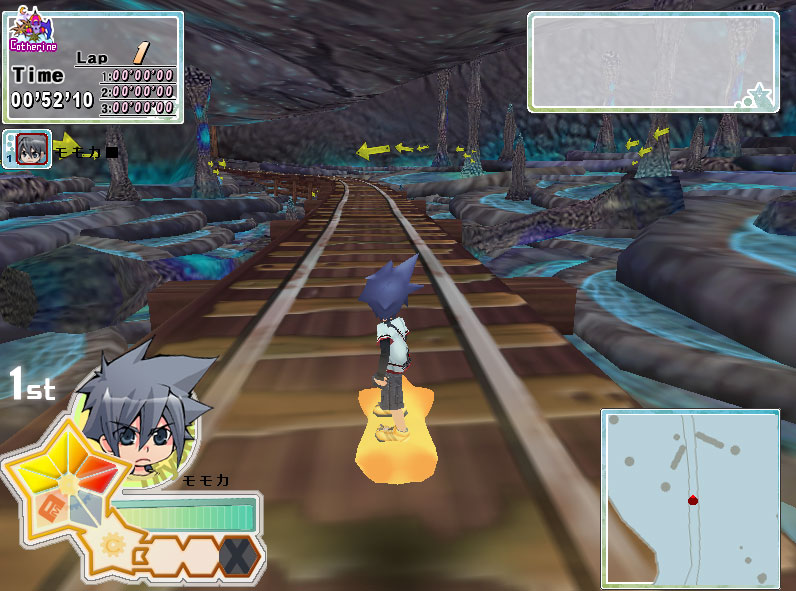Open the empty item panel

coord(653,60)
